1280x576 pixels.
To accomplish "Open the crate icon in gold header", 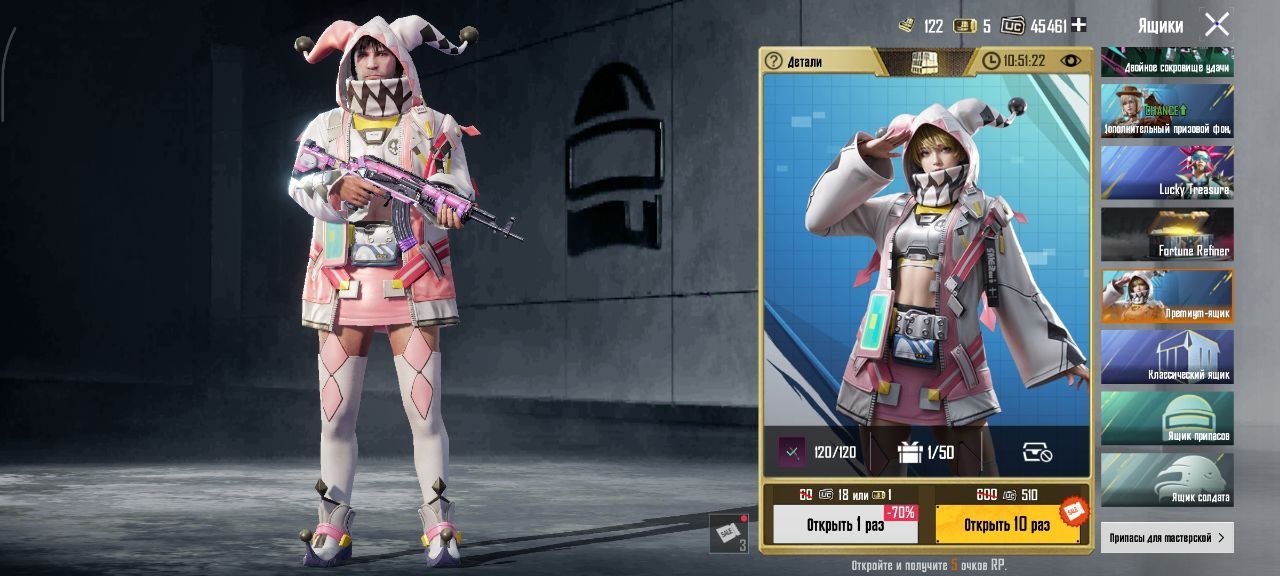I will pyautogui.click(x=924, y=61).
